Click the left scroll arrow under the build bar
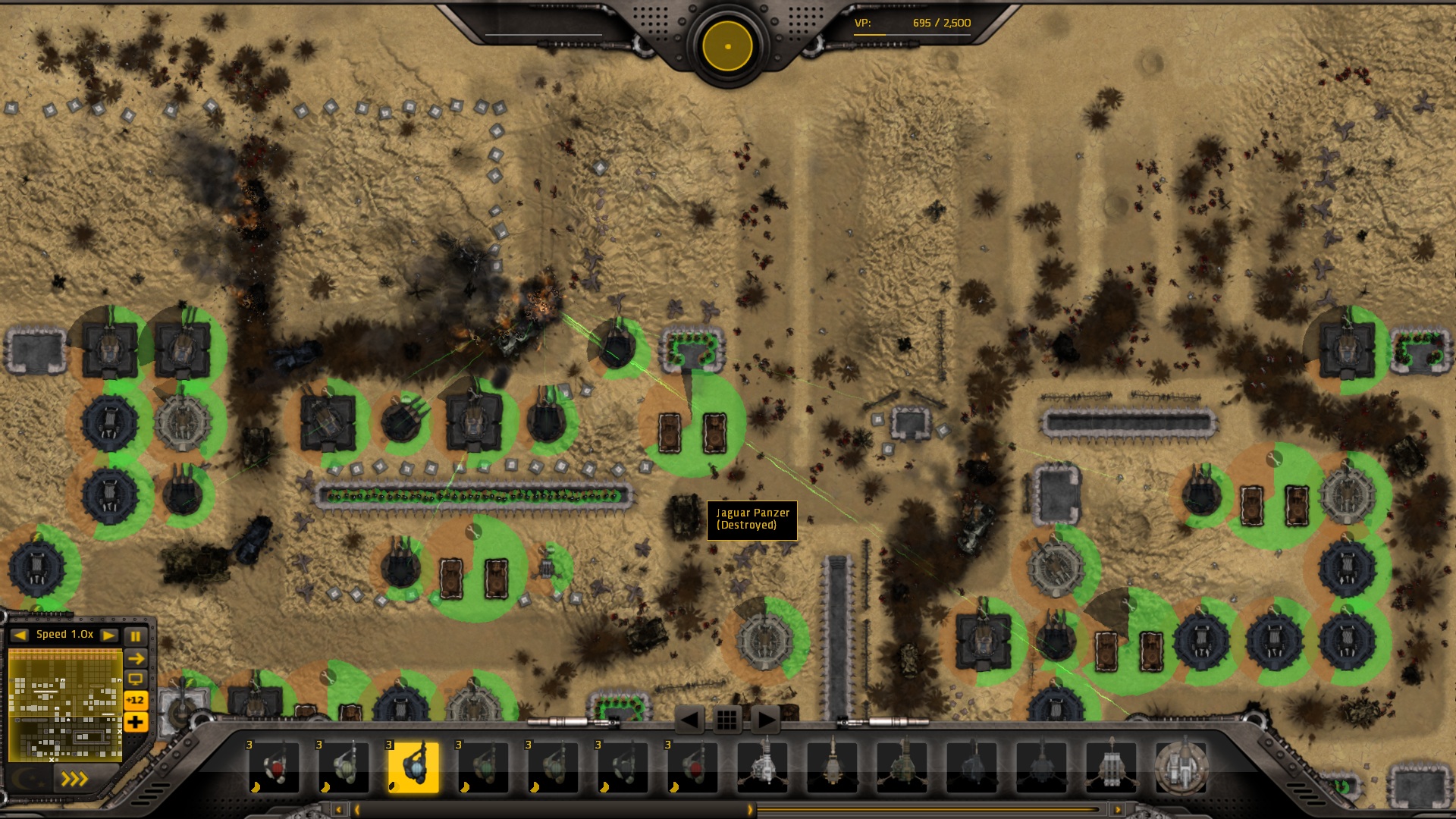 (339, 810)
